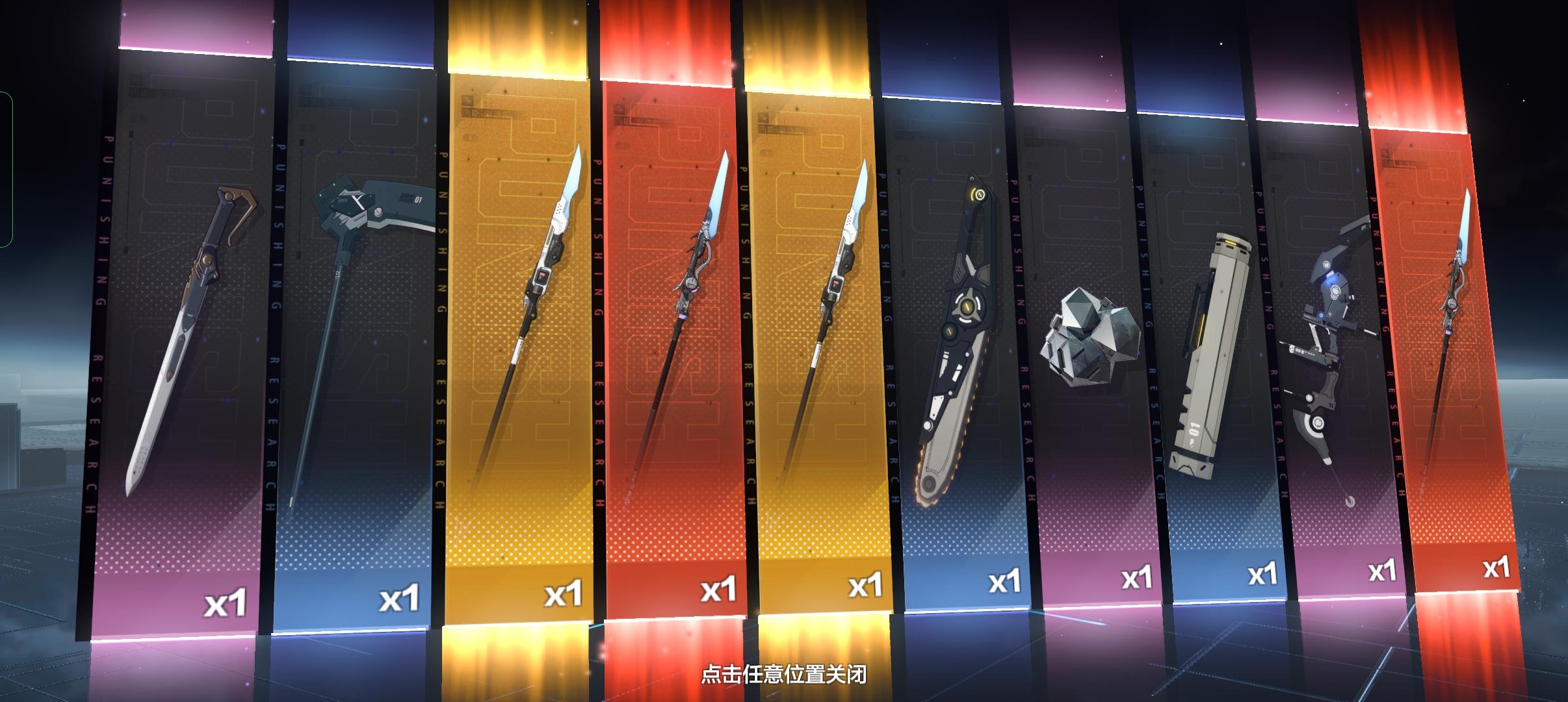Screen dimensions: 1568x702
Task: Click the x1 under the crystal ore
Action: pos(1136,577)
